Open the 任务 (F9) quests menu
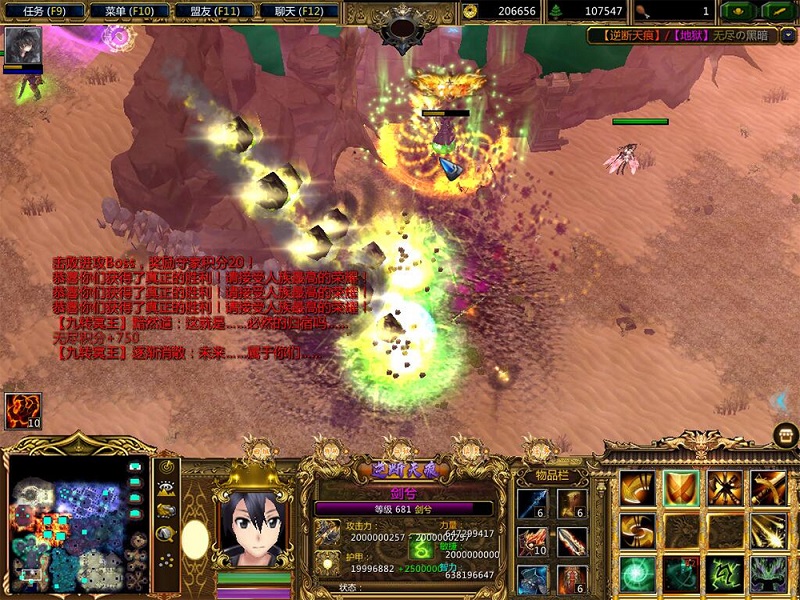 pyautogui.click(x=43, y=11)
